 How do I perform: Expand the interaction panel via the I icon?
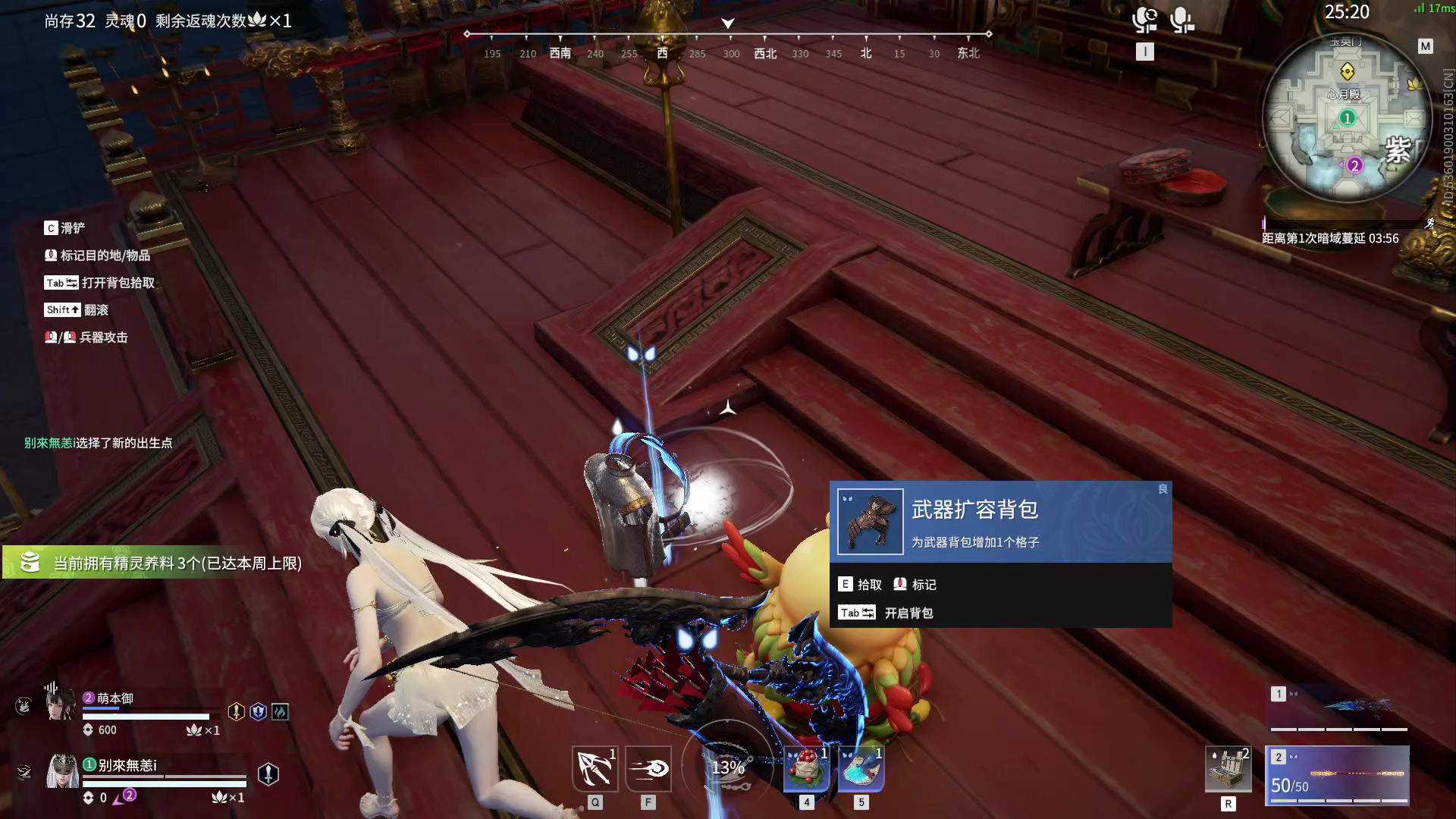[1145, 52]
